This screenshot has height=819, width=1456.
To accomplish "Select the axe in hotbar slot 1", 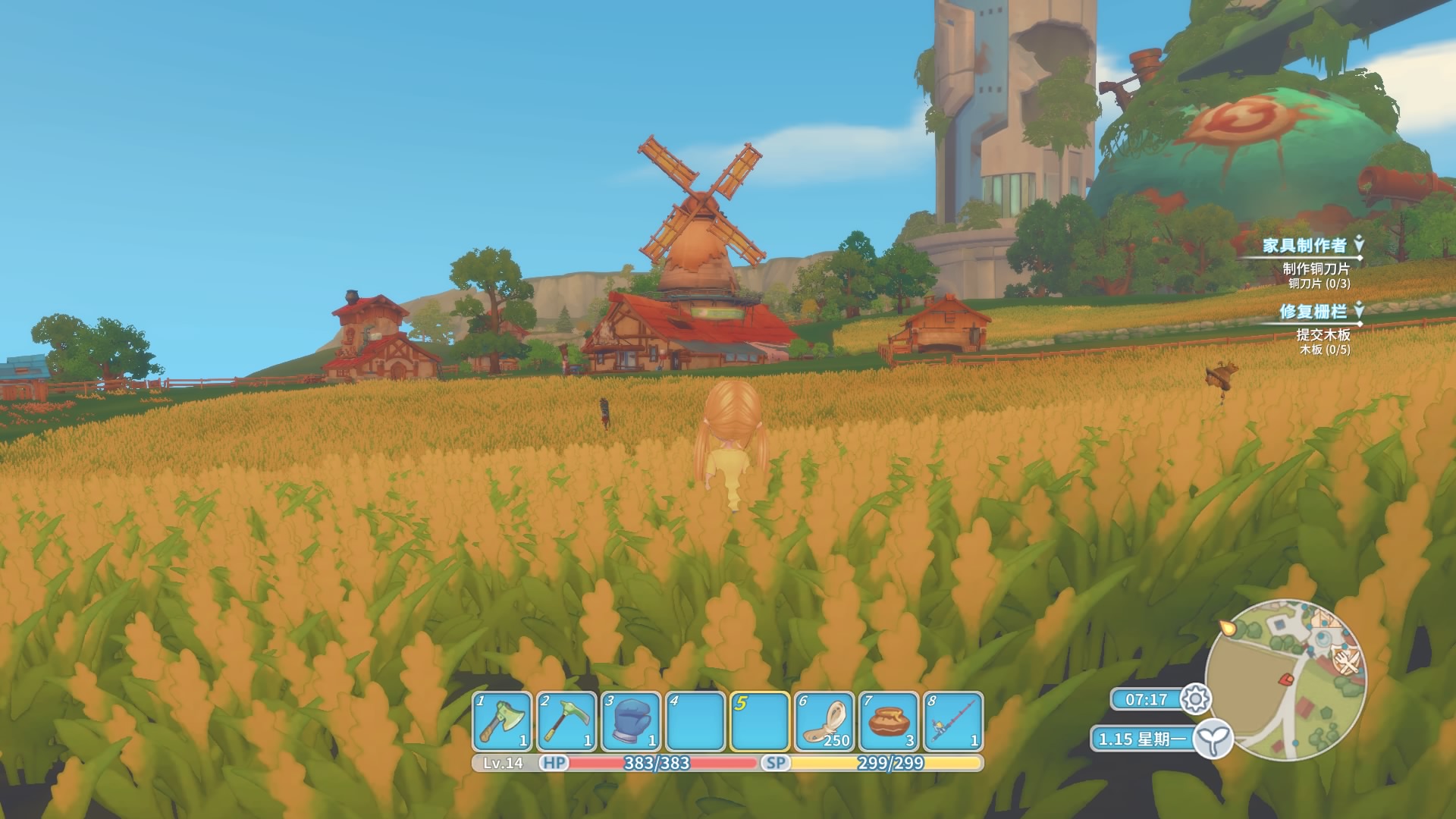I will tap(502, 720).
